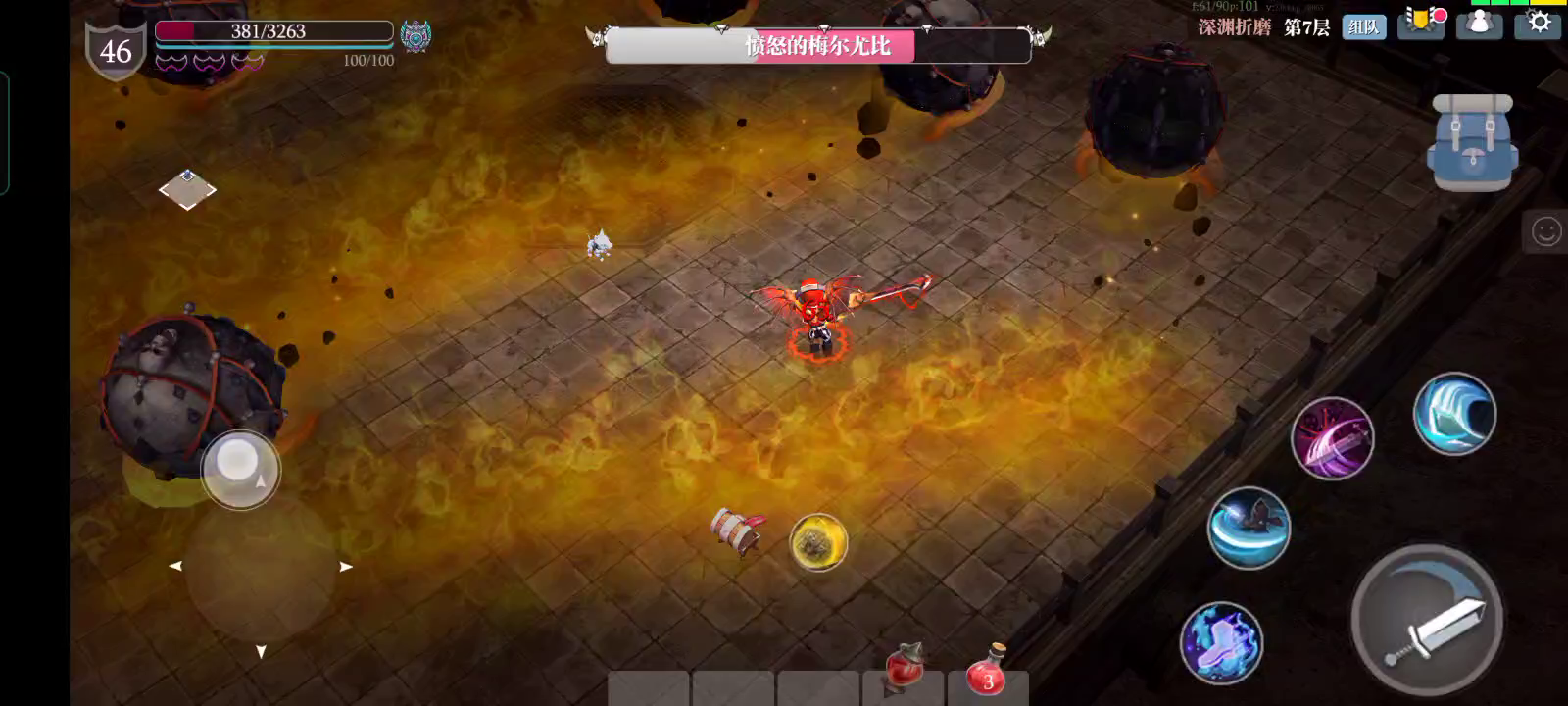Activate the purple sword slash skill
Screen dimensions: 1568x706
tap(1333, 438)
